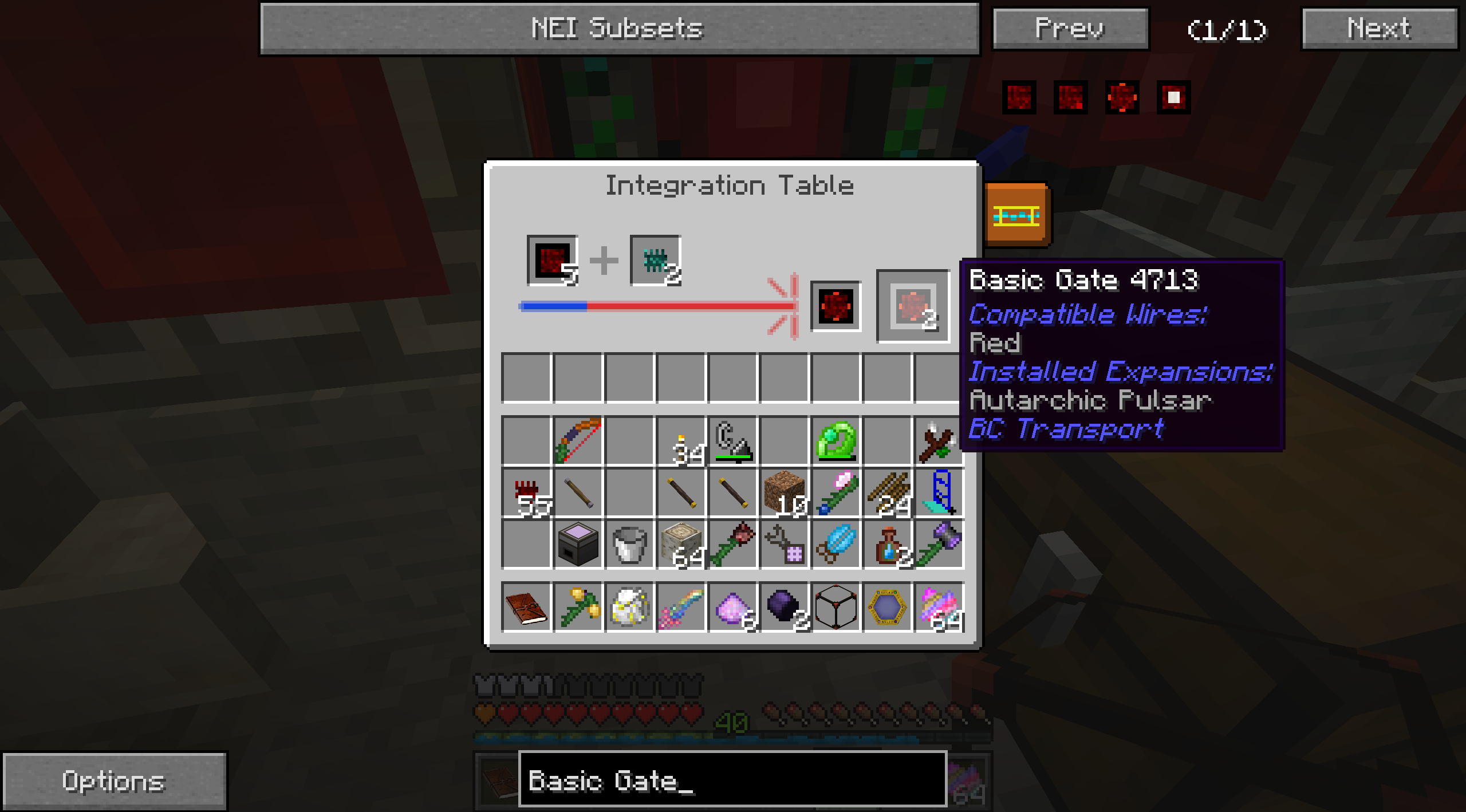Click the Basic Gate search field
This screenshot has width=1466, height=812.
tap(732, 780)
